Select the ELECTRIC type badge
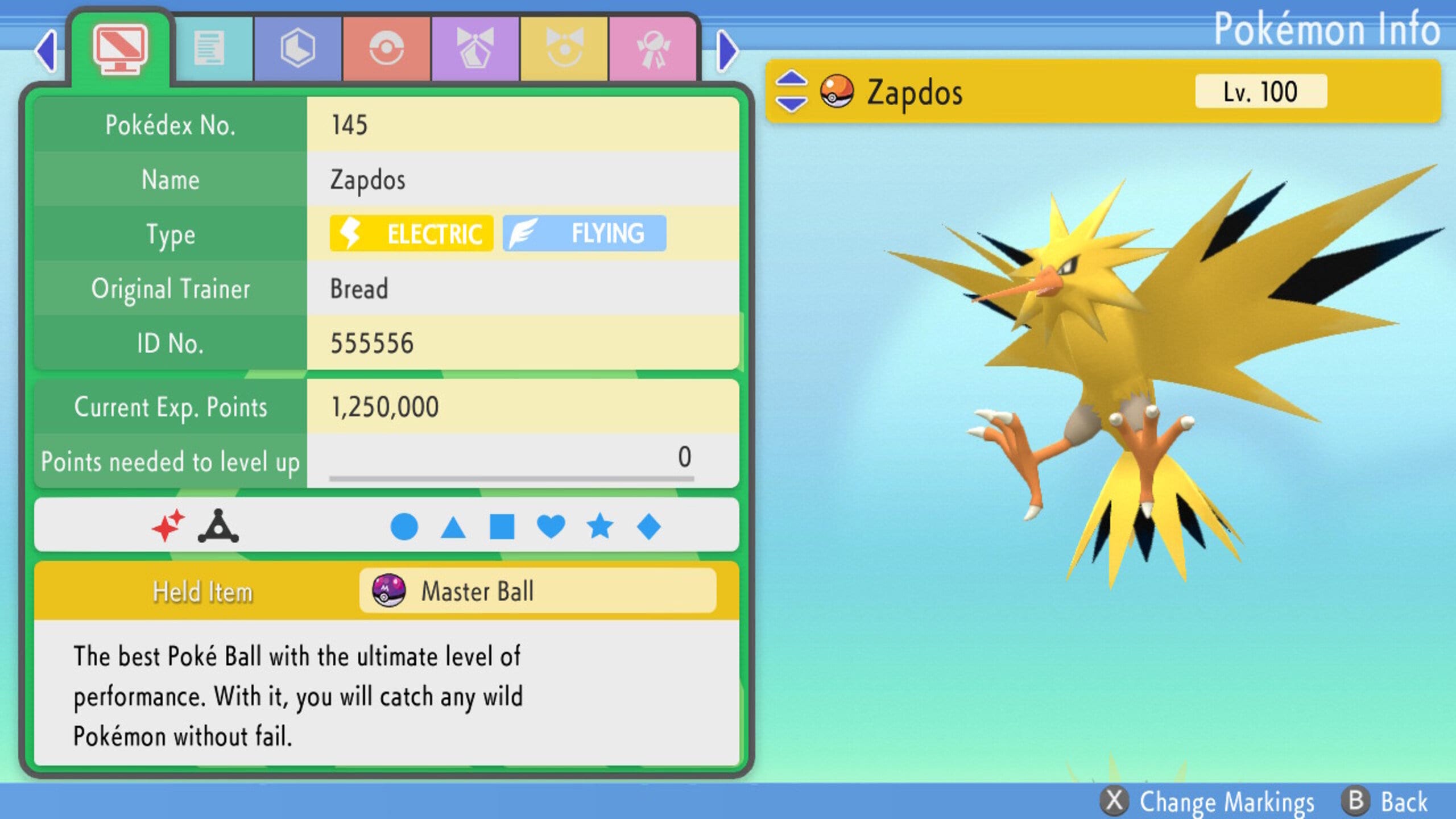This screenshot has width=1456, height=819. point(411,233)
